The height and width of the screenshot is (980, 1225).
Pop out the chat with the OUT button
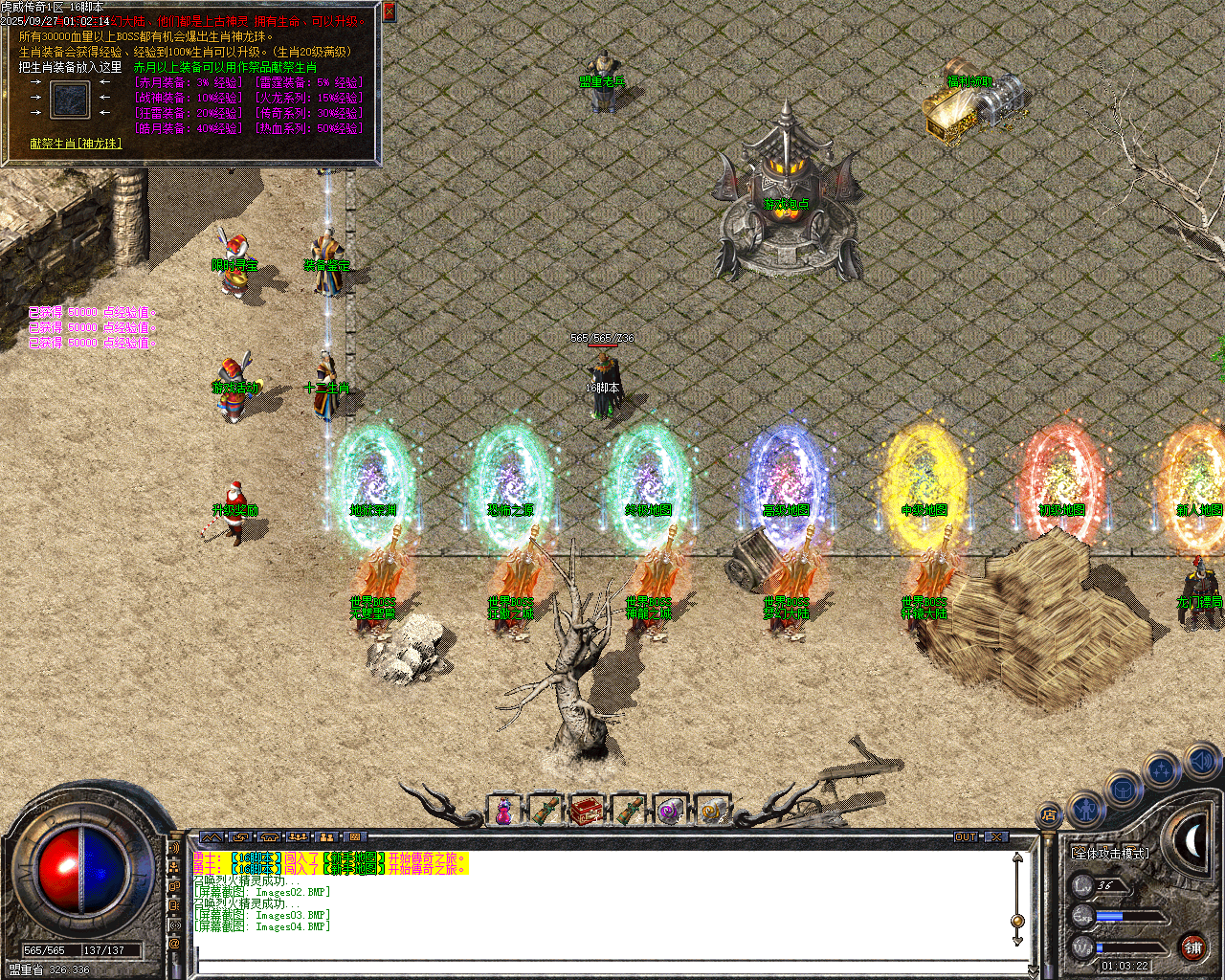968,836
